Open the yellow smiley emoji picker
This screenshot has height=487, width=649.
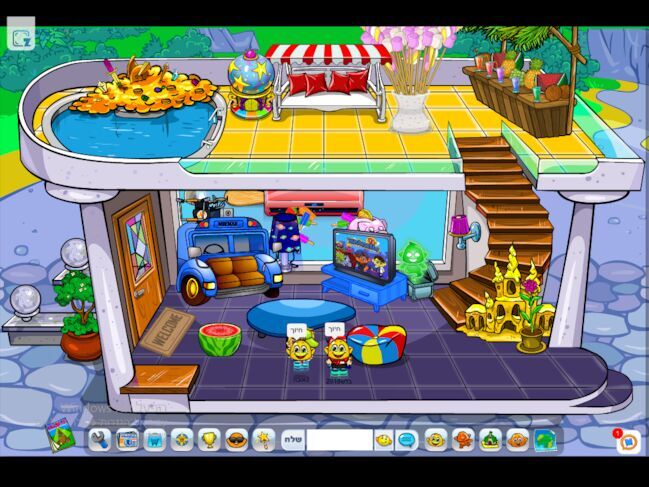384,439
